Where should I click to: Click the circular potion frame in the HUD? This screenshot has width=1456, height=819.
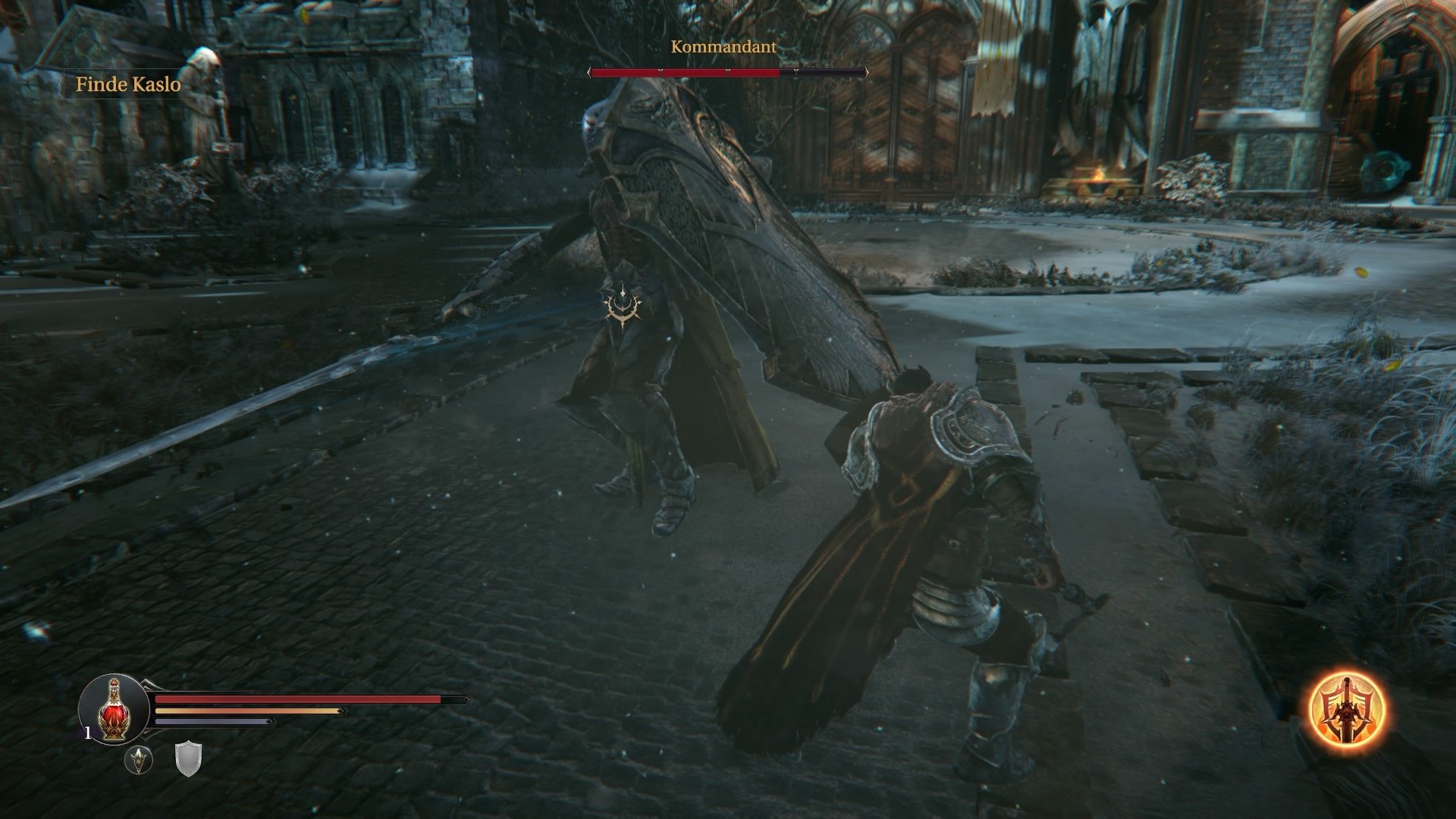point(114,709)
